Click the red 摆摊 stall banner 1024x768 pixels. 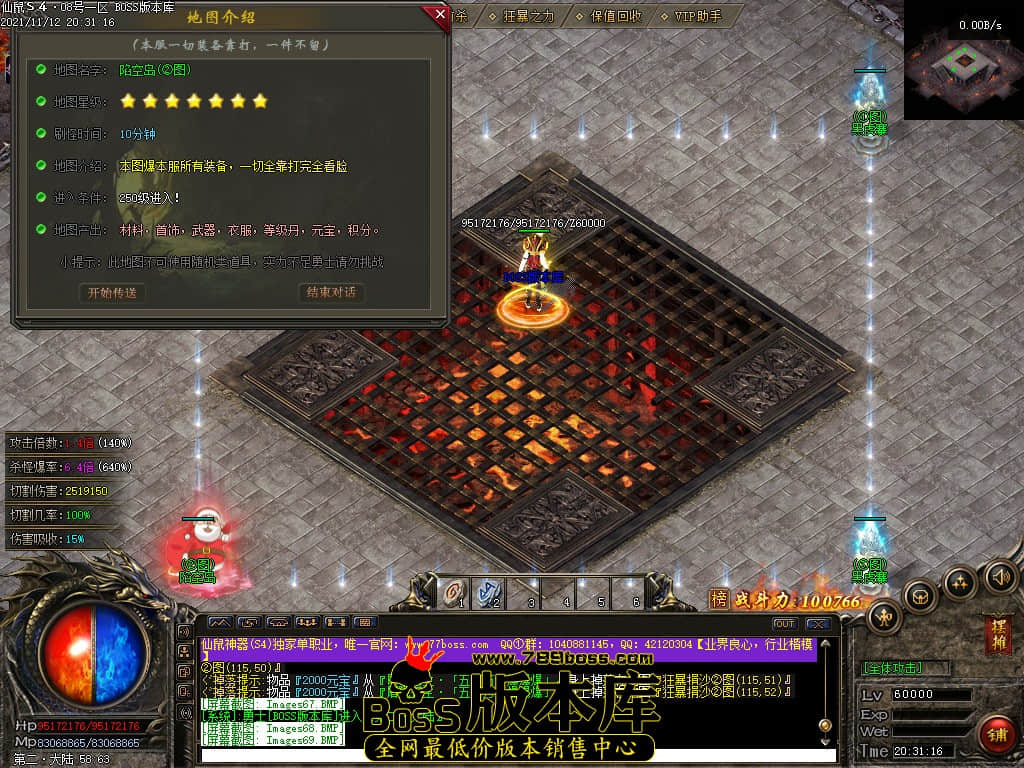[997, 634]
